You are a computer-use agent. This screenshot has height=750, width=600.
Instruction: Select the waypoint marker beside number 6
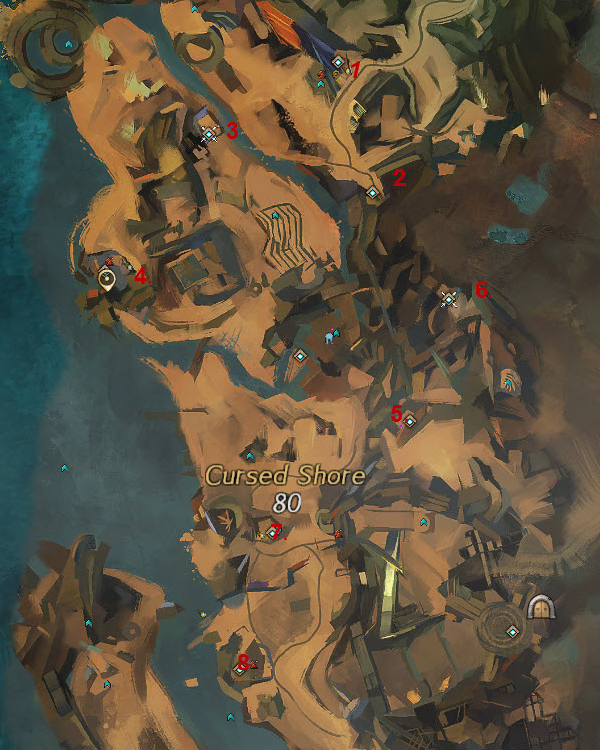pyautogui.click(x=448, y=298)
